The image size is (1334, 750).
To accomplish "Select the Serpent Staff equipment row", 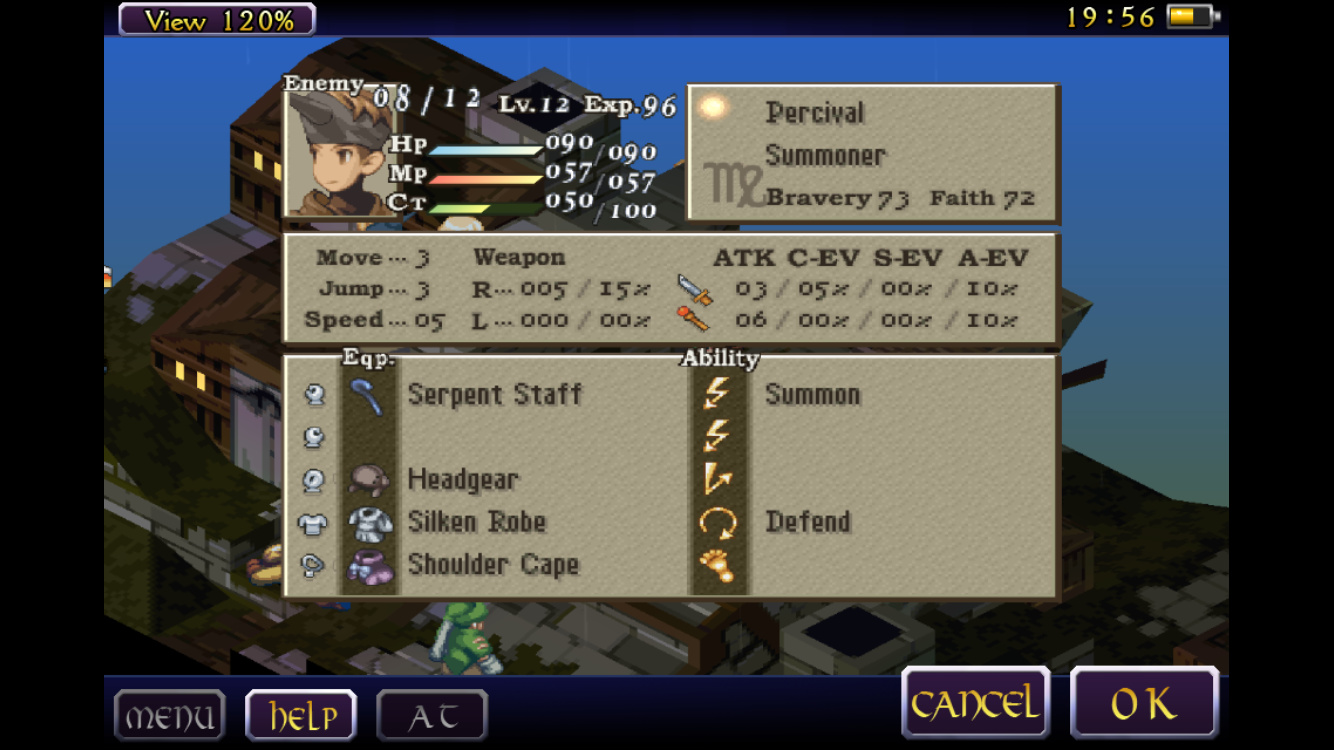I will pyautogui.click(x=494, y=394).
